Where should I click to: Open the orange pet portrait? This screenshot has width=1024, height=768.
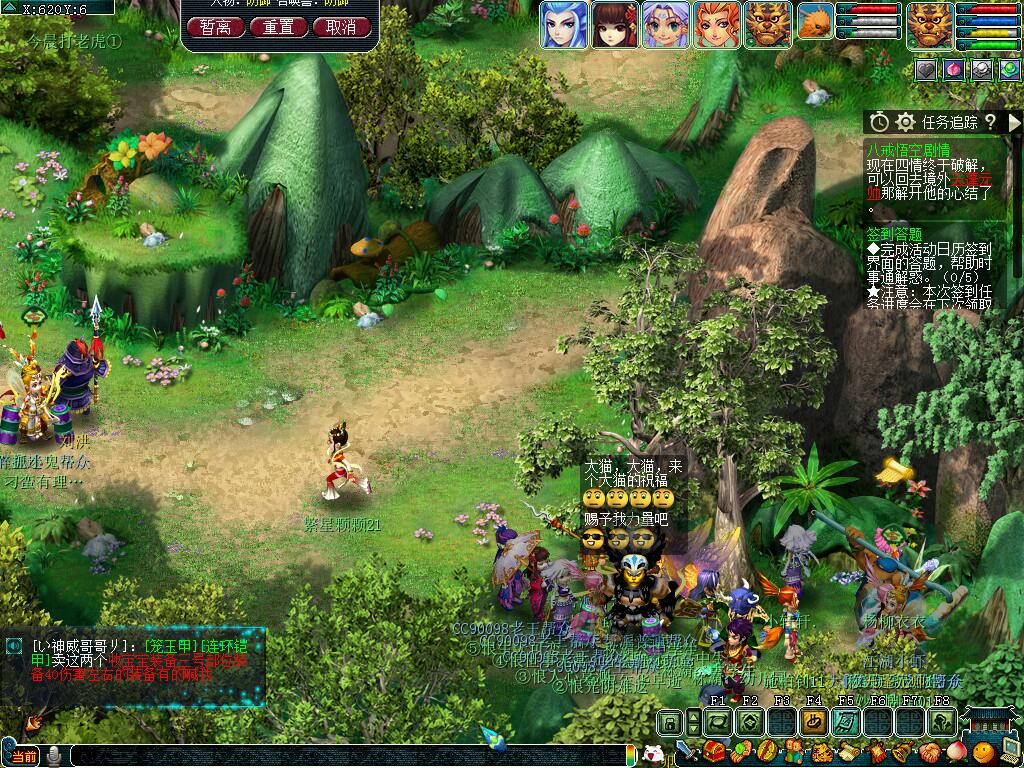(816, 23)
